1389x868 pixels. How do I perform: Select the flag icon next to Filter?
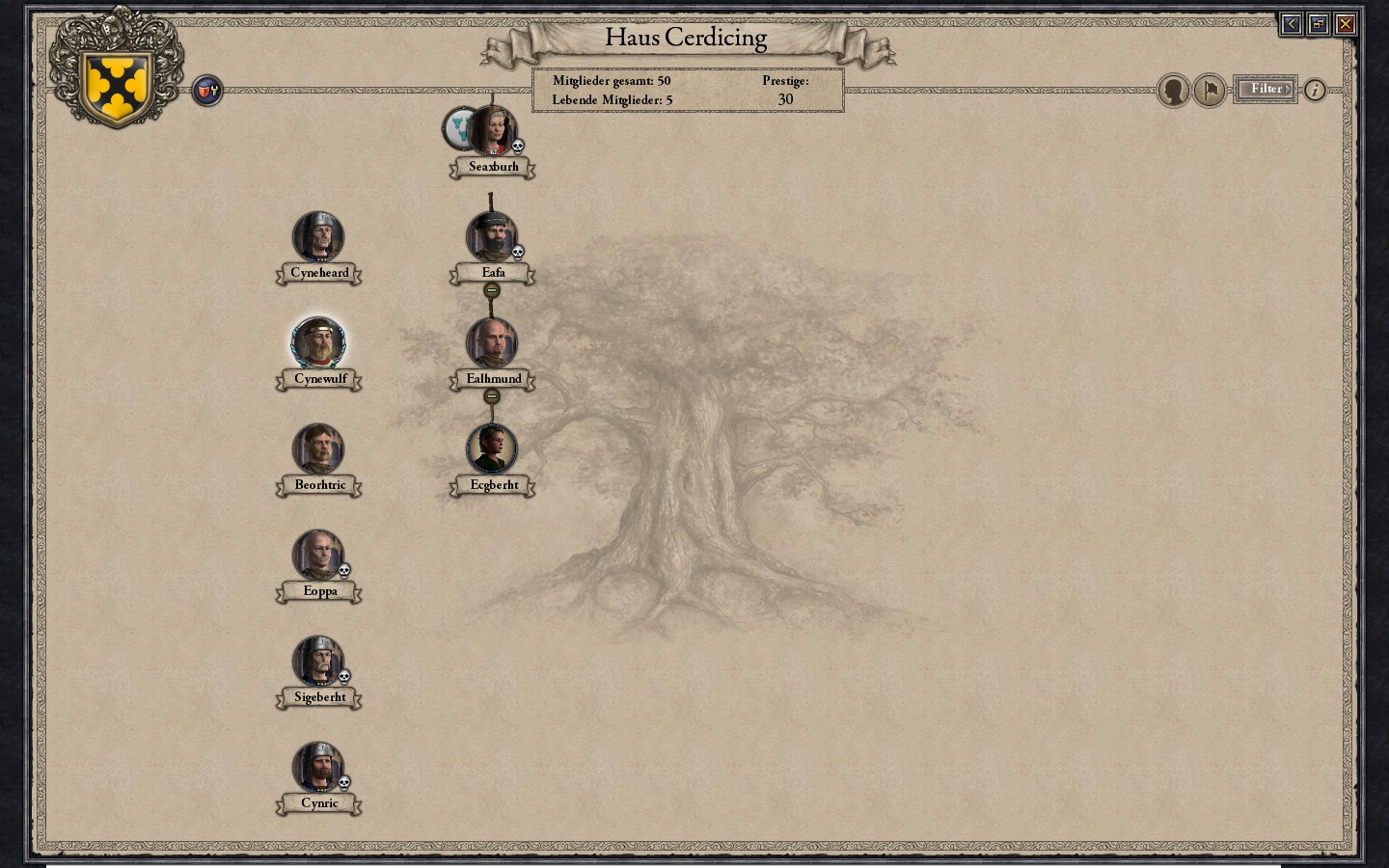point(1209,89)
